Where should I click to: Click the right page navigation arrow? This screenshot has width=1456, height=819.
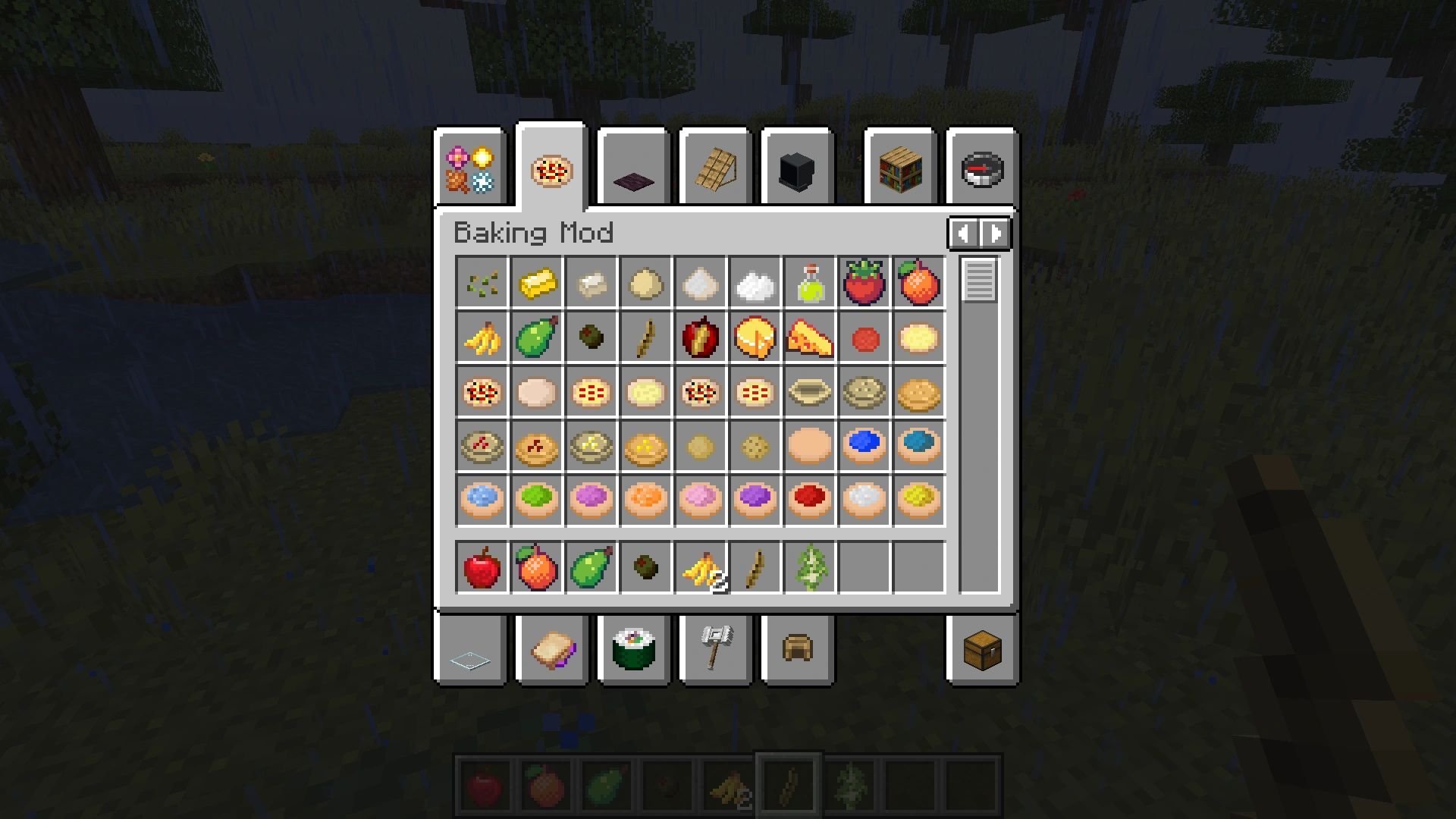coord(995,234)
